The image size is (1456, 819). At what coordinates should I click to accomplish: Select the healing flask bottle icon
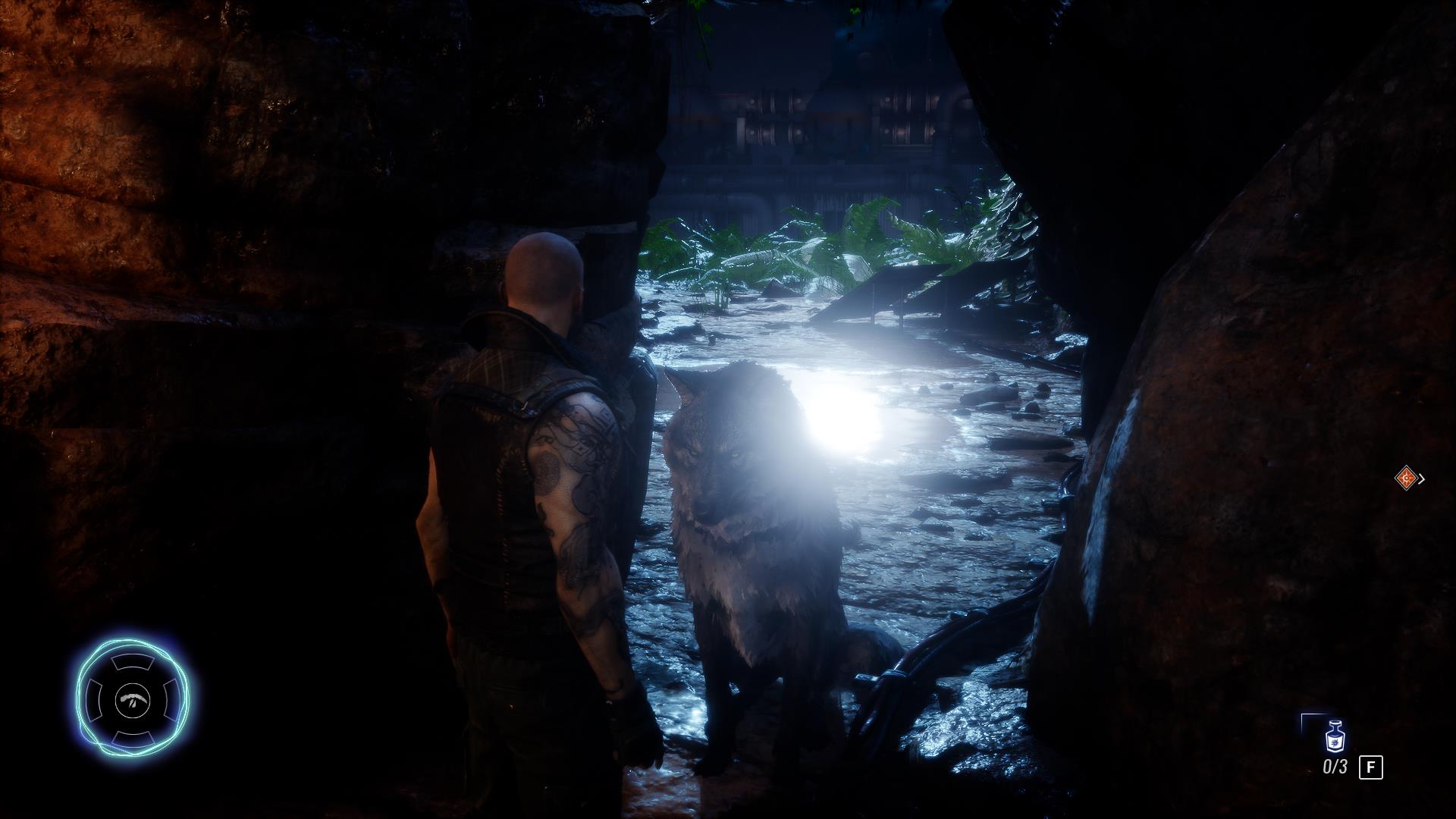tap(1334, 736)
